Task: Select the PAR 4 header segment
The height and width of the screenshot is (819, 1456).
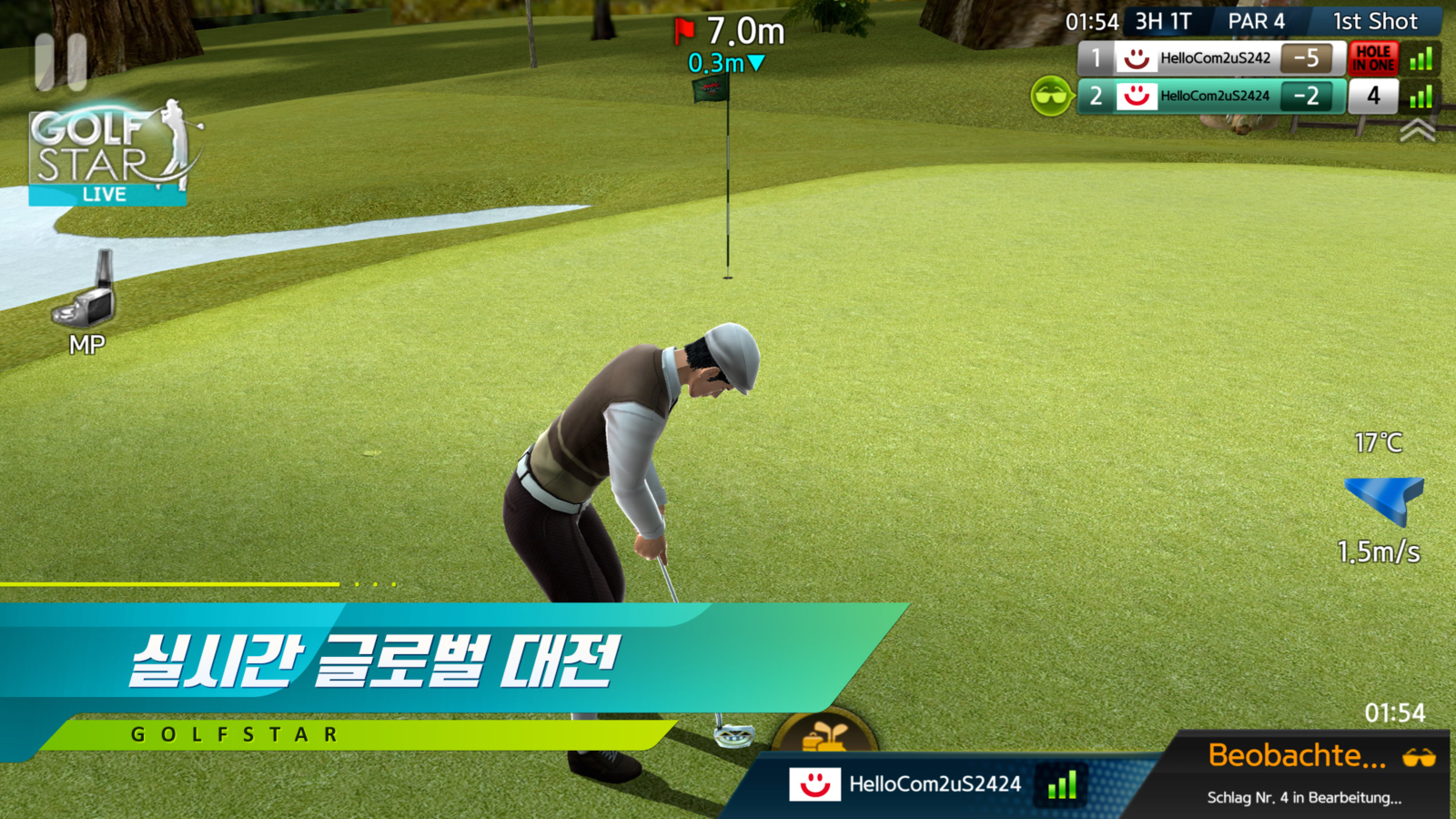Action: pyautogui.click(x=1257, y=21)
